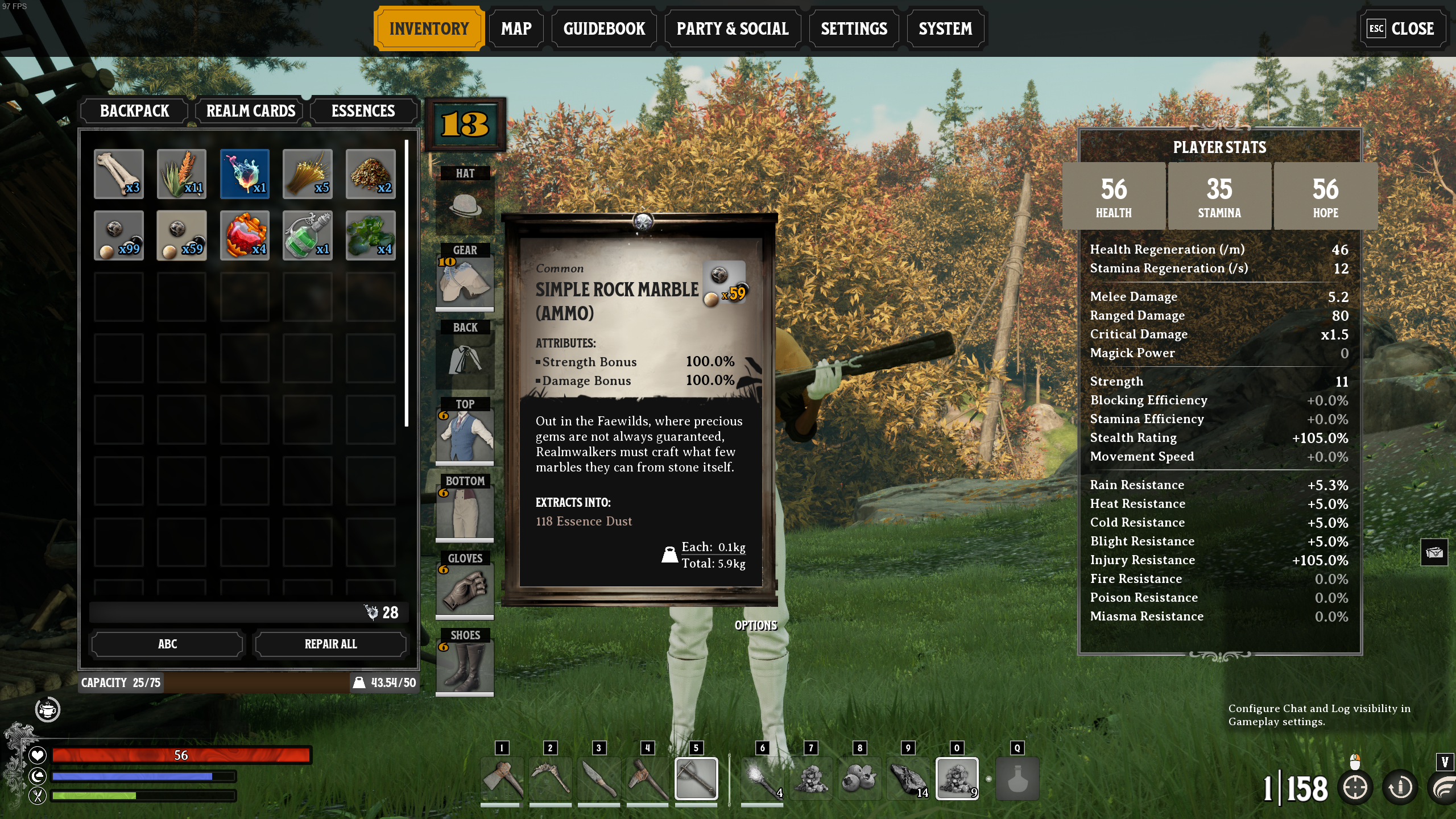Choose the equipped shoes slot
Image resolution: width=1456 pixels, height=819 pixels.
coord(465,667)
